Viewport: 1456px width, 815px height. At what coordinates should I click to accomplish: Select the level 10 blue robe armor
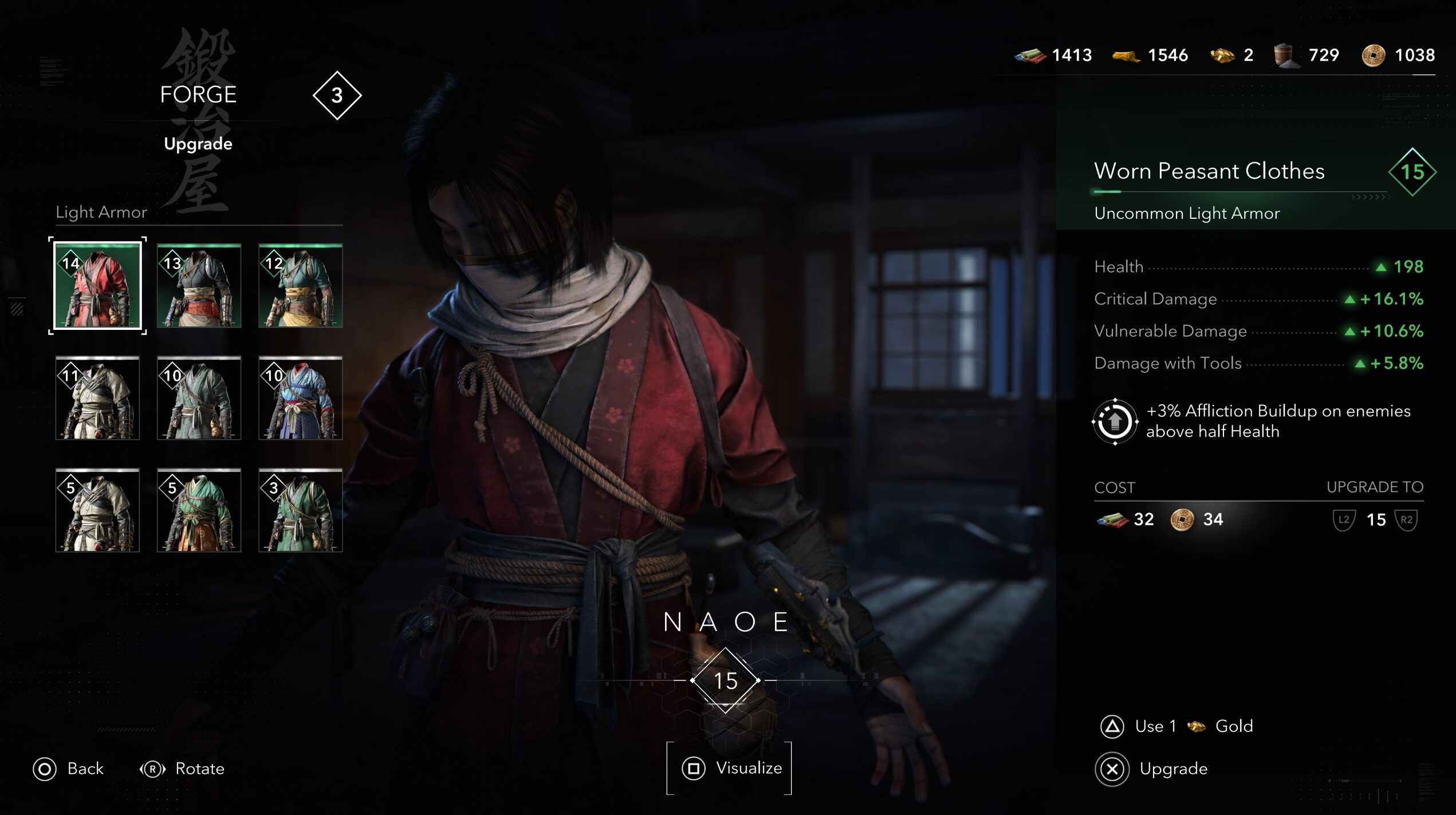[x=300, y=398]
